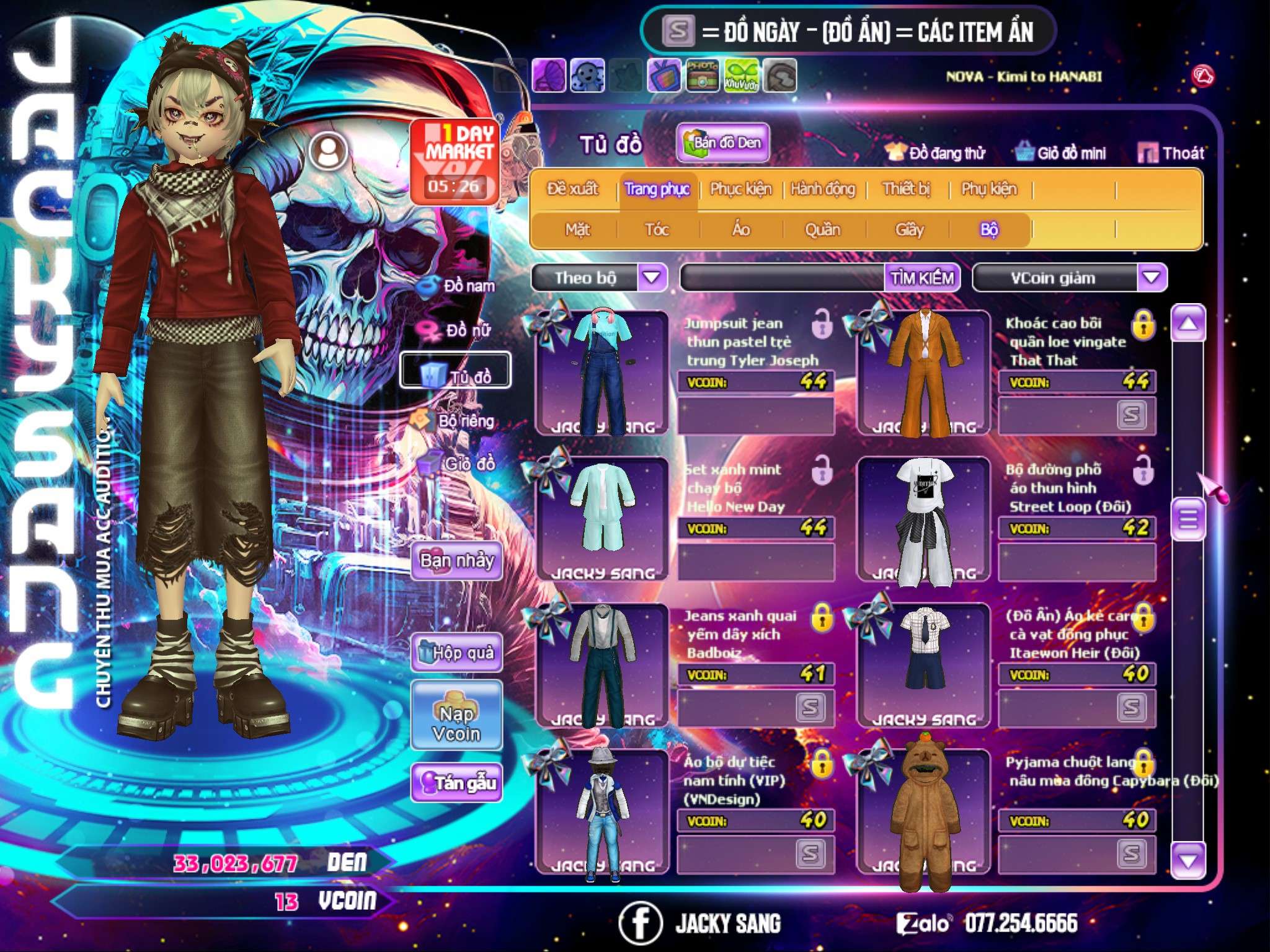Select the Pyjama Capybara outfit thumbnail

click(x=924, y=812)
